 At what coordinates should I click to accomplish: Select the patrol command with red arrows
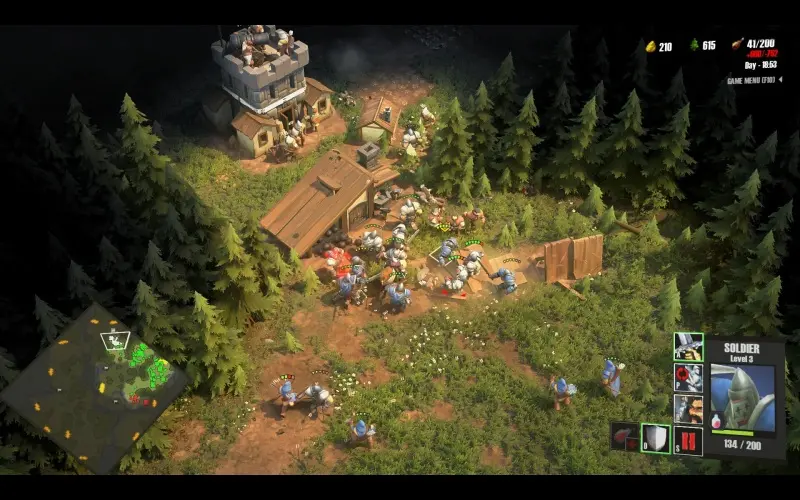click(688, 378)
